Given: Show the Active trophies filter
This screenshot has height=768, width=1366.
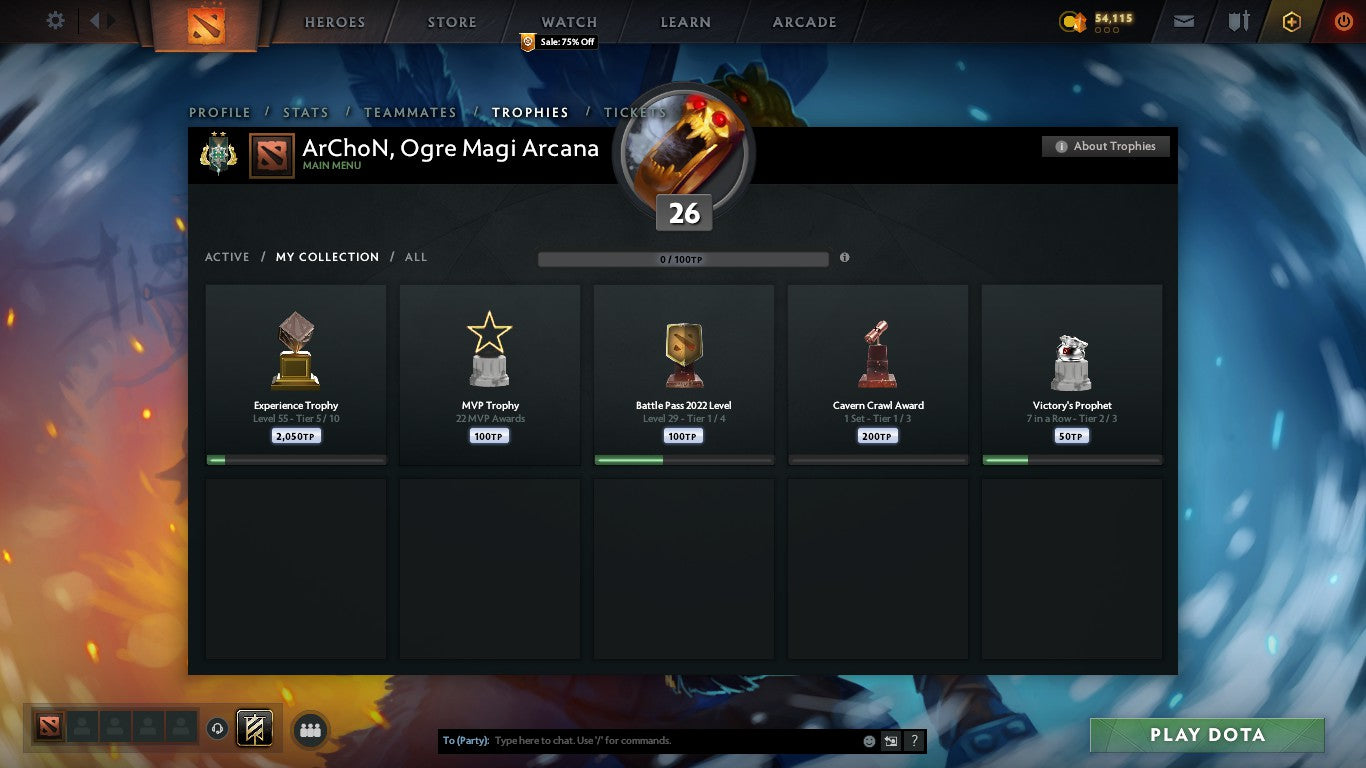Looking at the screenshot, I should pos(227,257).
